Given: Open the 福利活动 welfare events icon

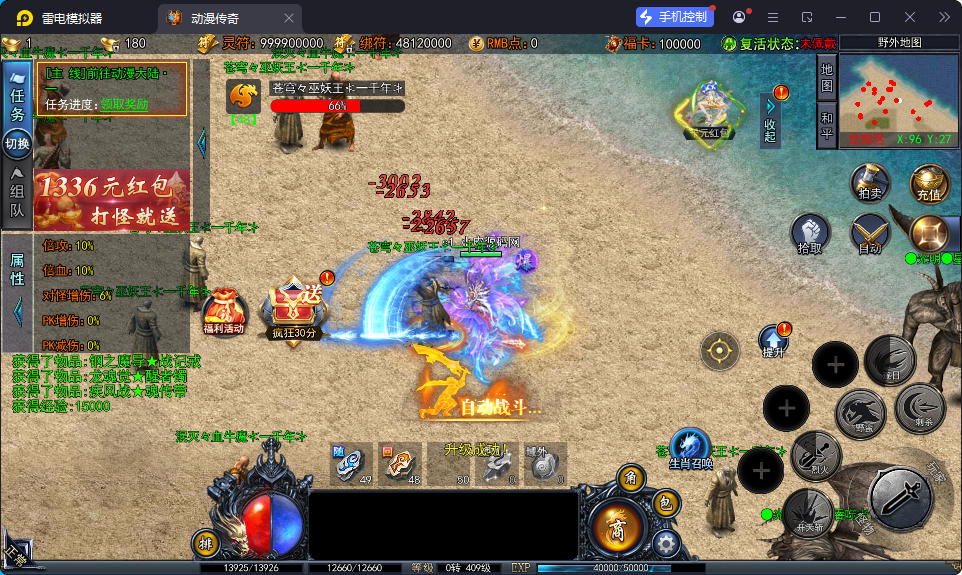Looking at the screenshot, I should pyautogui.click(x=223, y=312).
